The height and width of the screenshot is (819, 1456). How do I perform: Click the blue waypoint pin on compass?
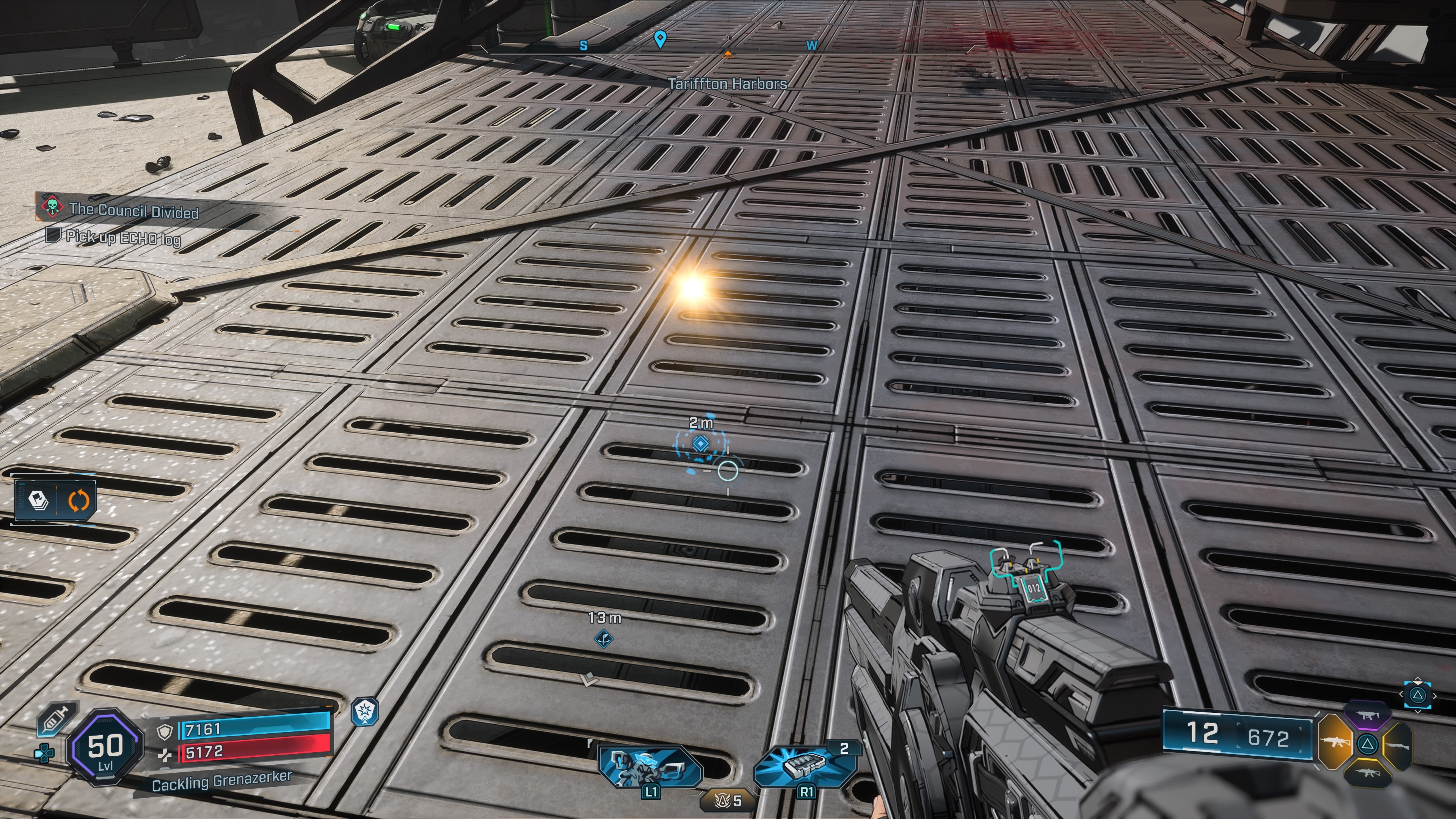pyautogui.click(x=660, y=38)
